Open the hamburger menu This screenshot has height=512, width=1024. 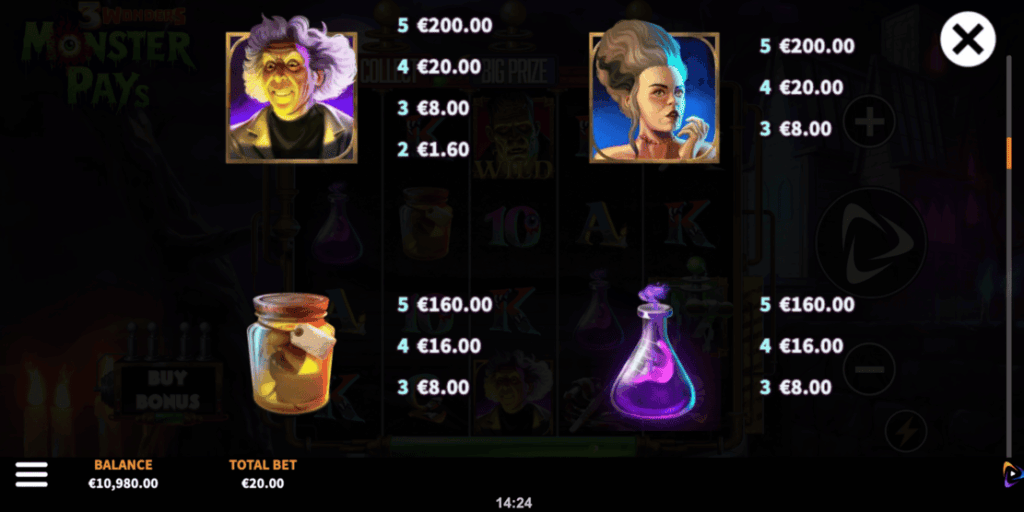click(x=31, y=475)
